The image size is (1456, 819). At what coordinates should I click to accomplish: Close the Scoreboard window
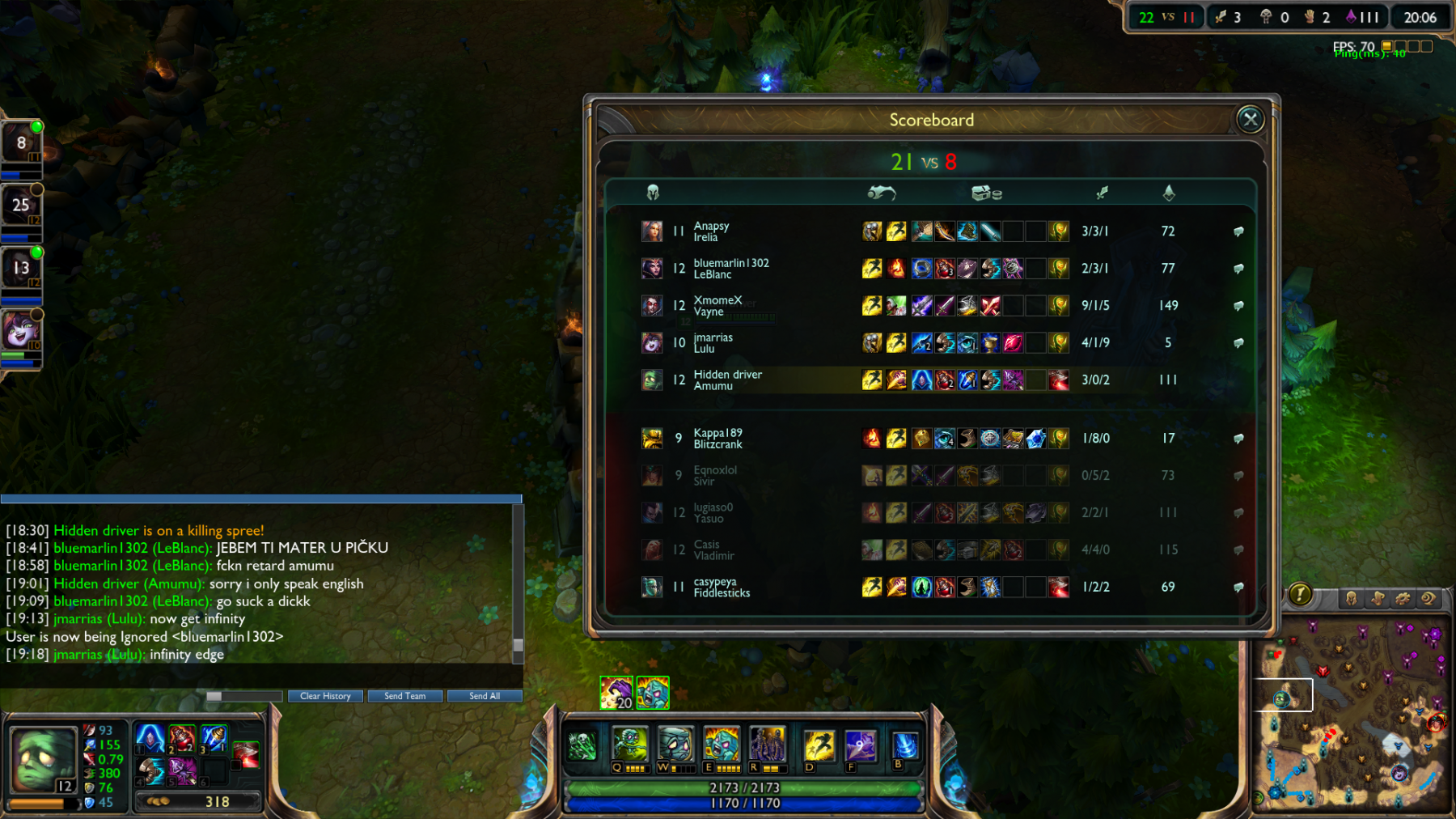pyautogui.click(x=1251, y=120)
